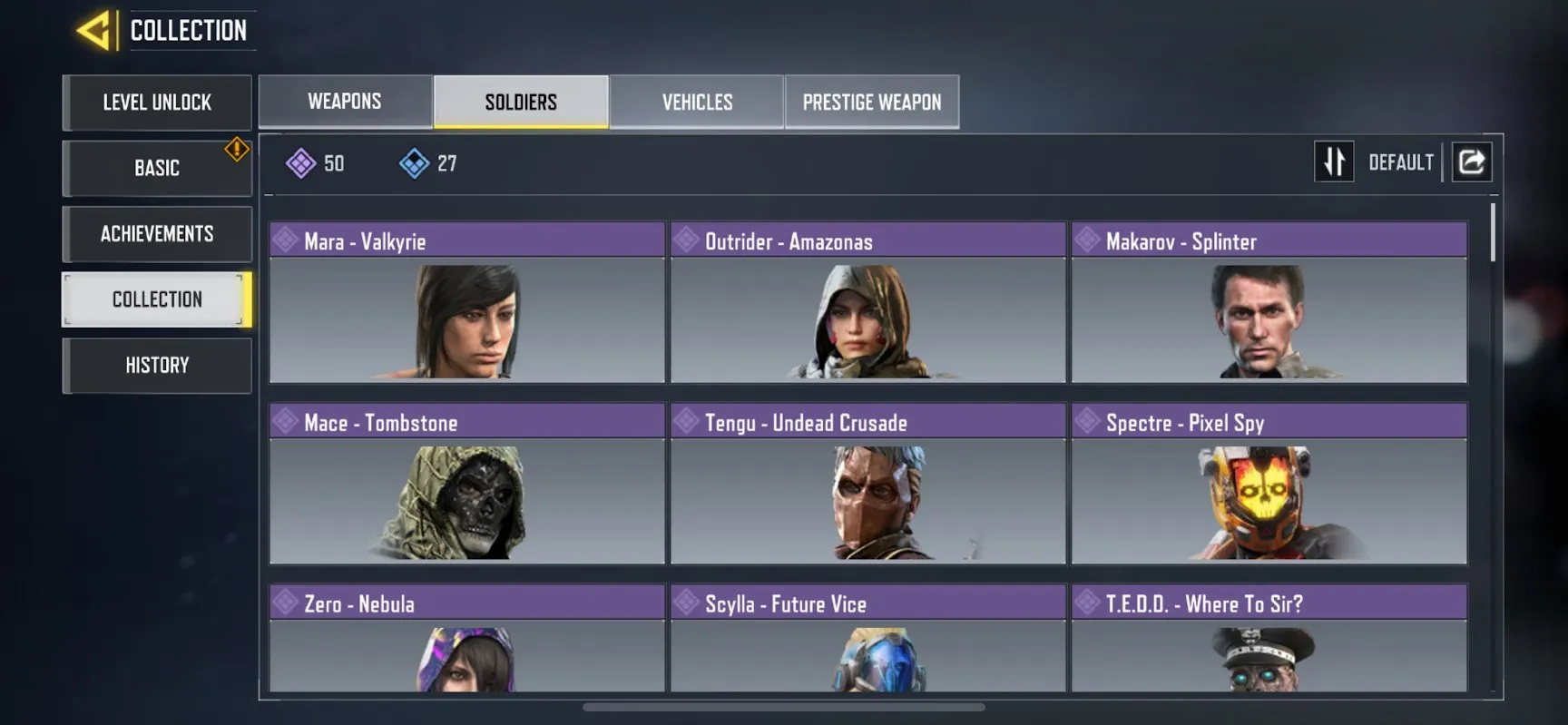The image size is (1568, 725).
Task: Open the DEFAULT sorting dropdown
Action: [x=1401, y=162]
